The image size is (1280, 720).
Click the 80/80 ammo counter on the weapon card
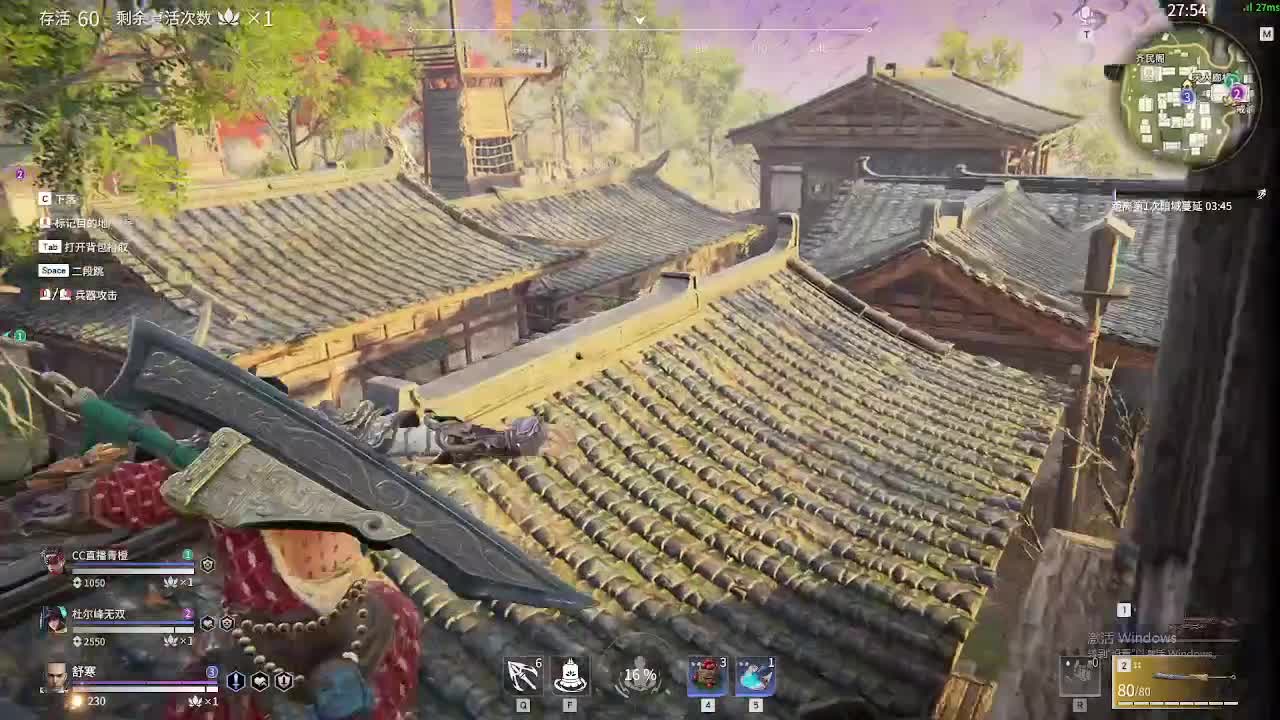point(1135,691)
